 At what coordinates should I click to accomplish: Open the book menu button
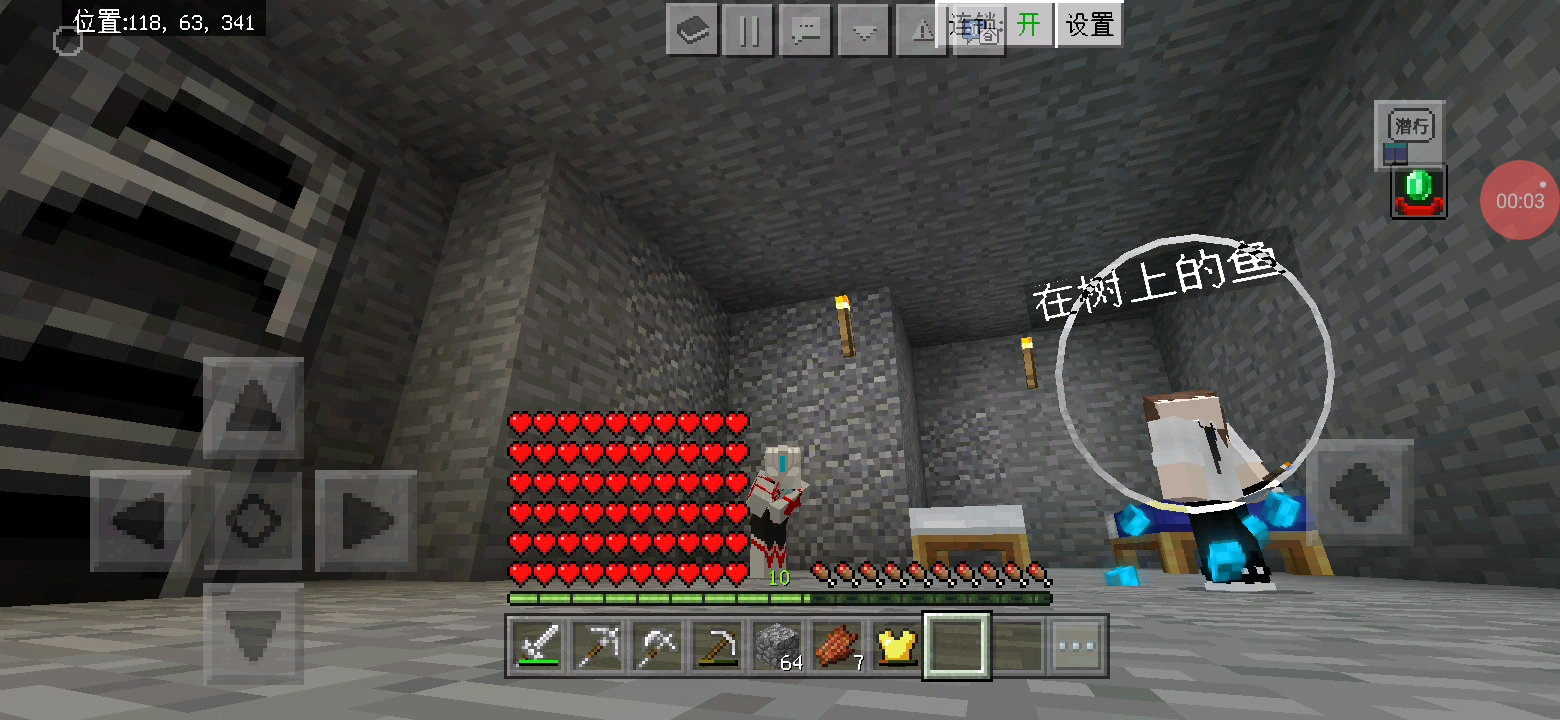(692, 30)
